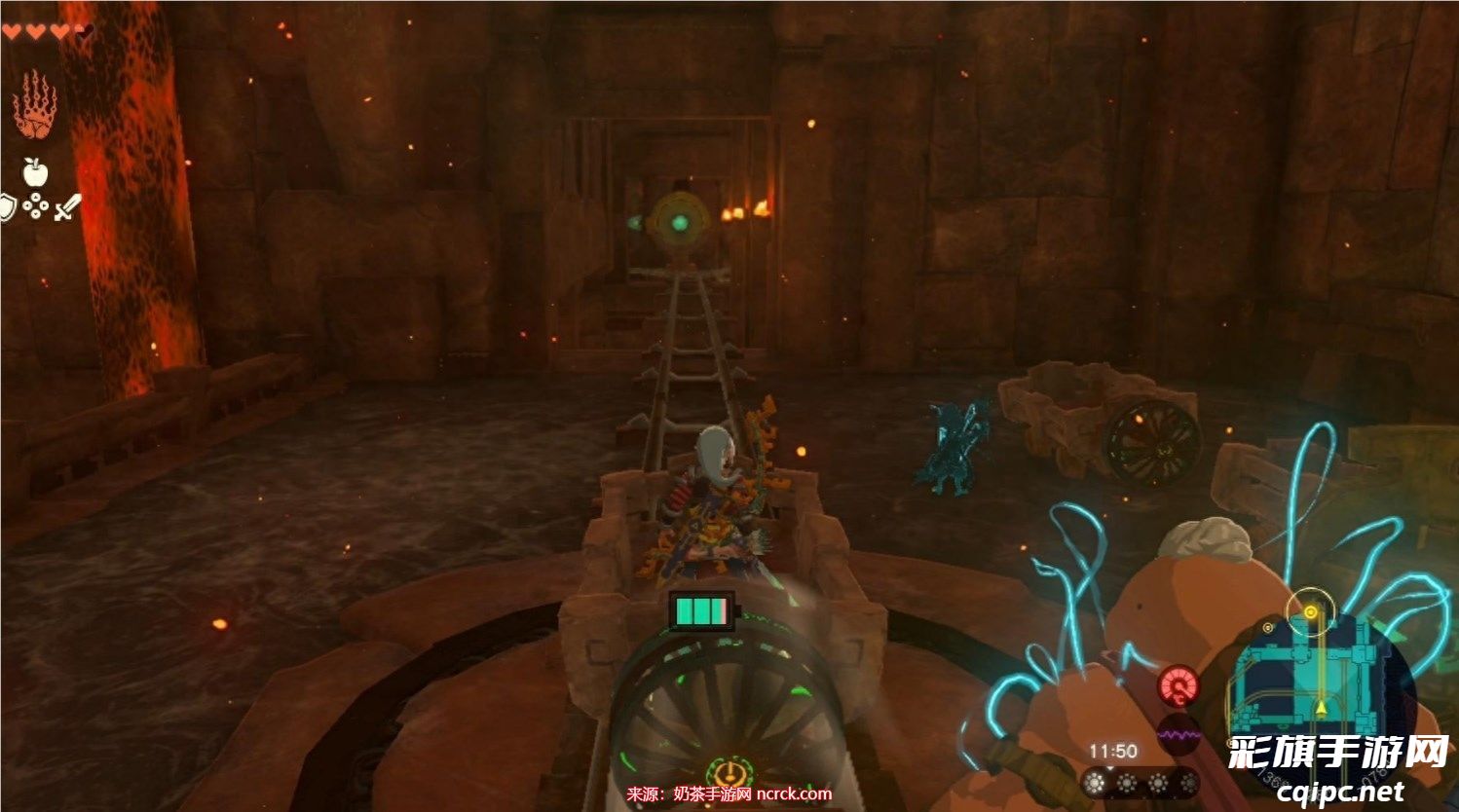
Task: Choose the apple quick-item icon
Action: (36, 172)
